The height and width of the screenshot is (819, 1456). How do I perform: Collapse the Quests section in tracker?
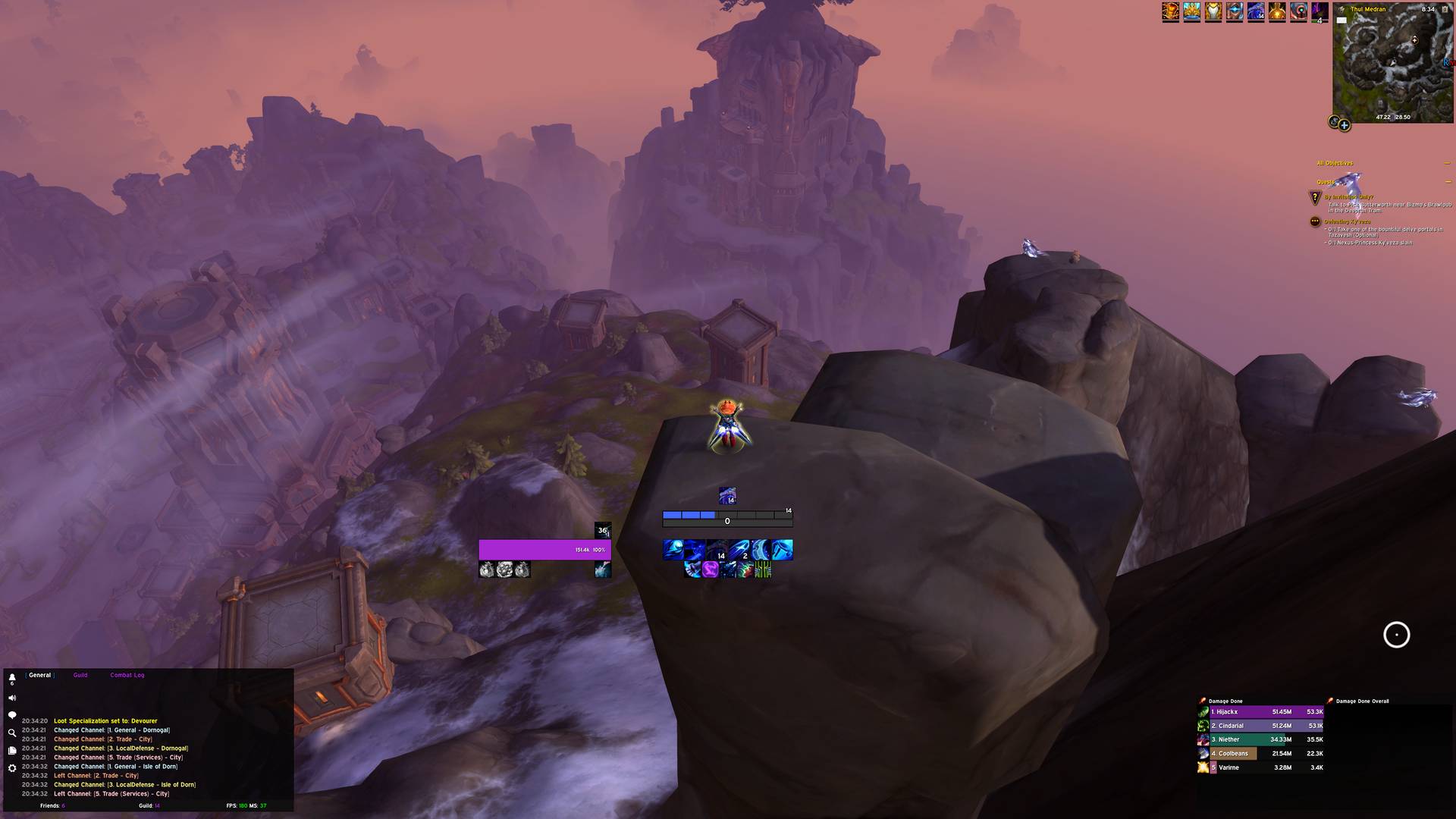tap(1448, 182)
